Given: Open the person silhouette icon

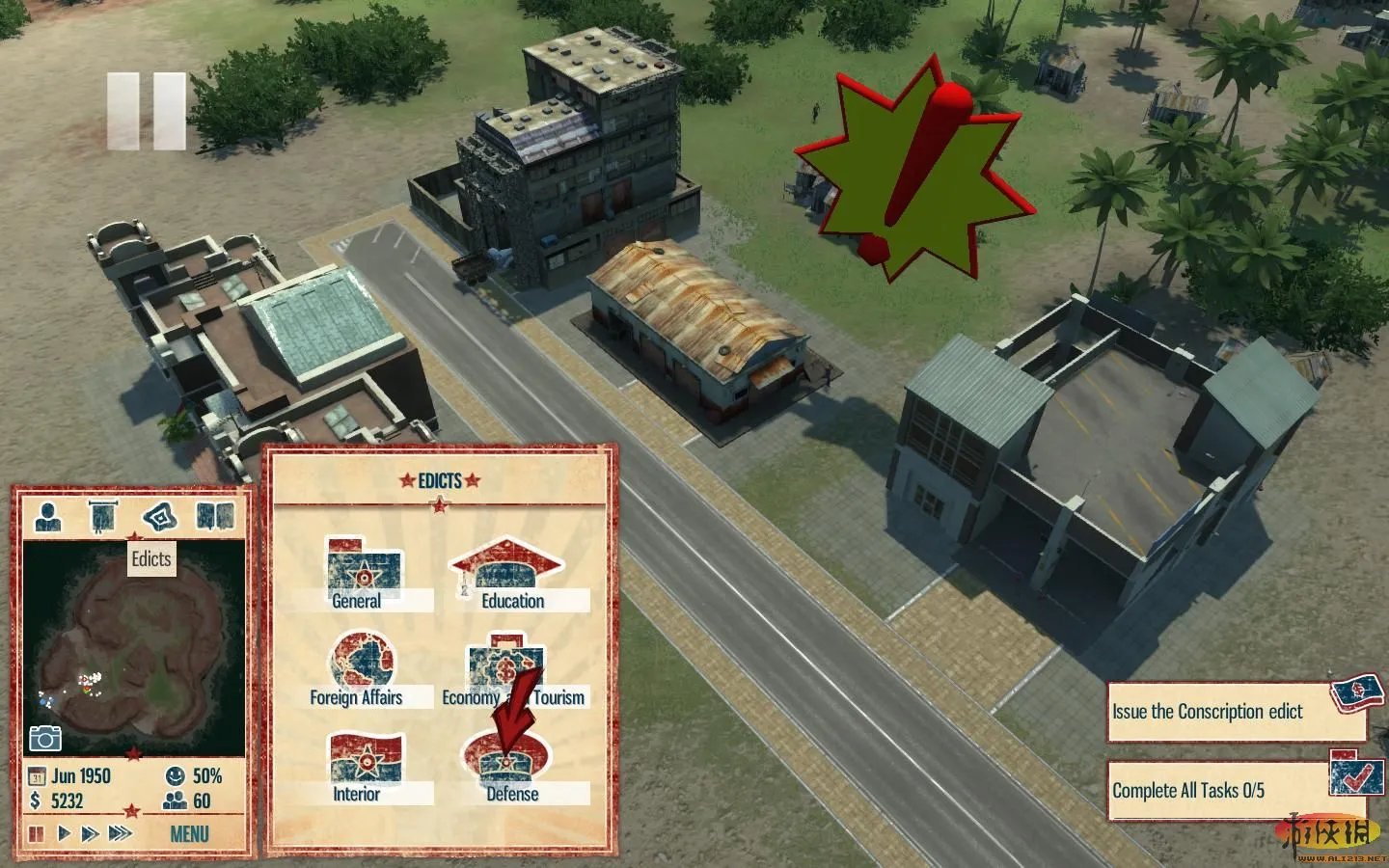Looking at the screenshot, I should [47, 517].
